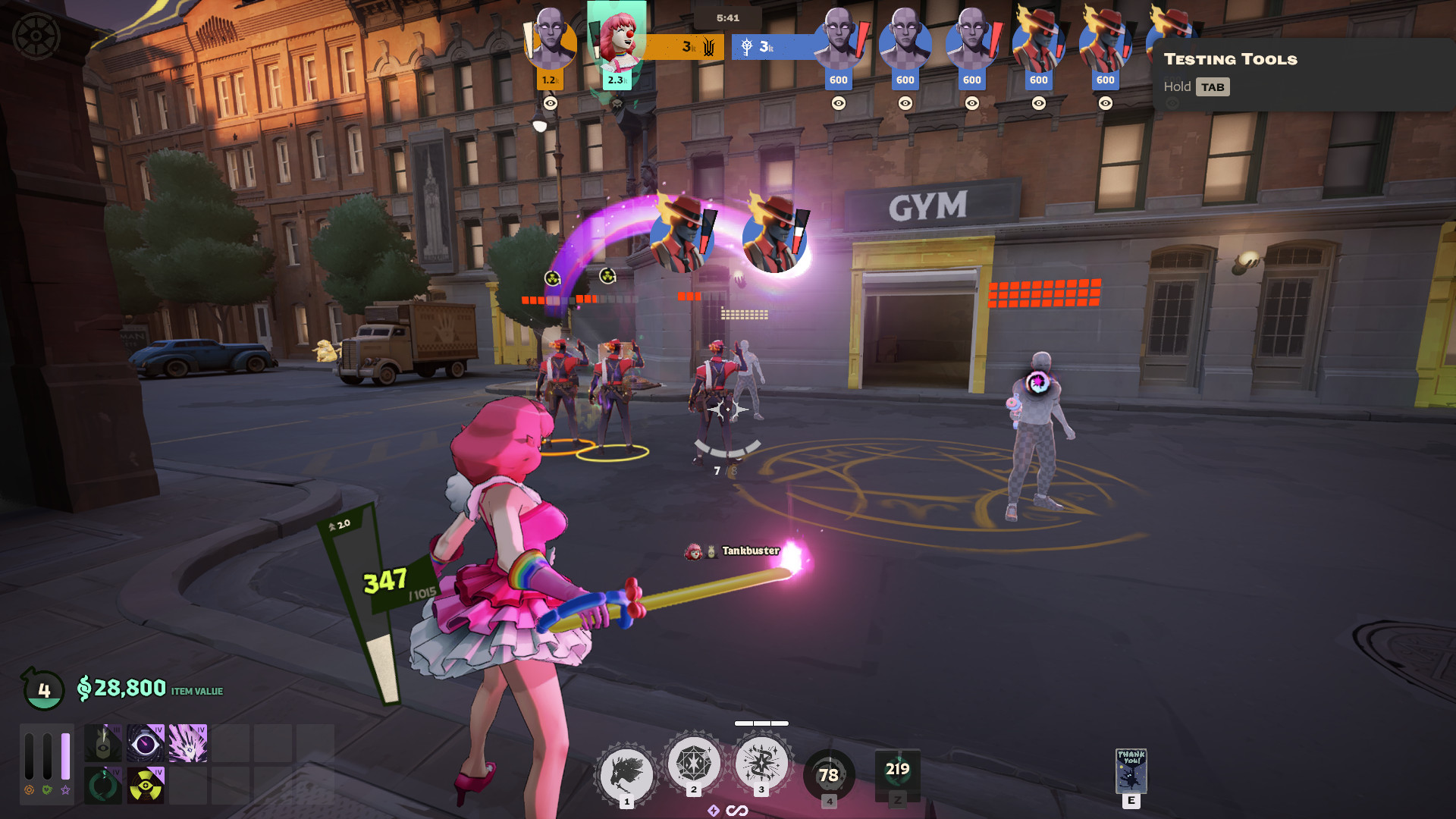Select the purple star spirit stat icon
This screenshot has width=1456, height=819.
[66, 790]
